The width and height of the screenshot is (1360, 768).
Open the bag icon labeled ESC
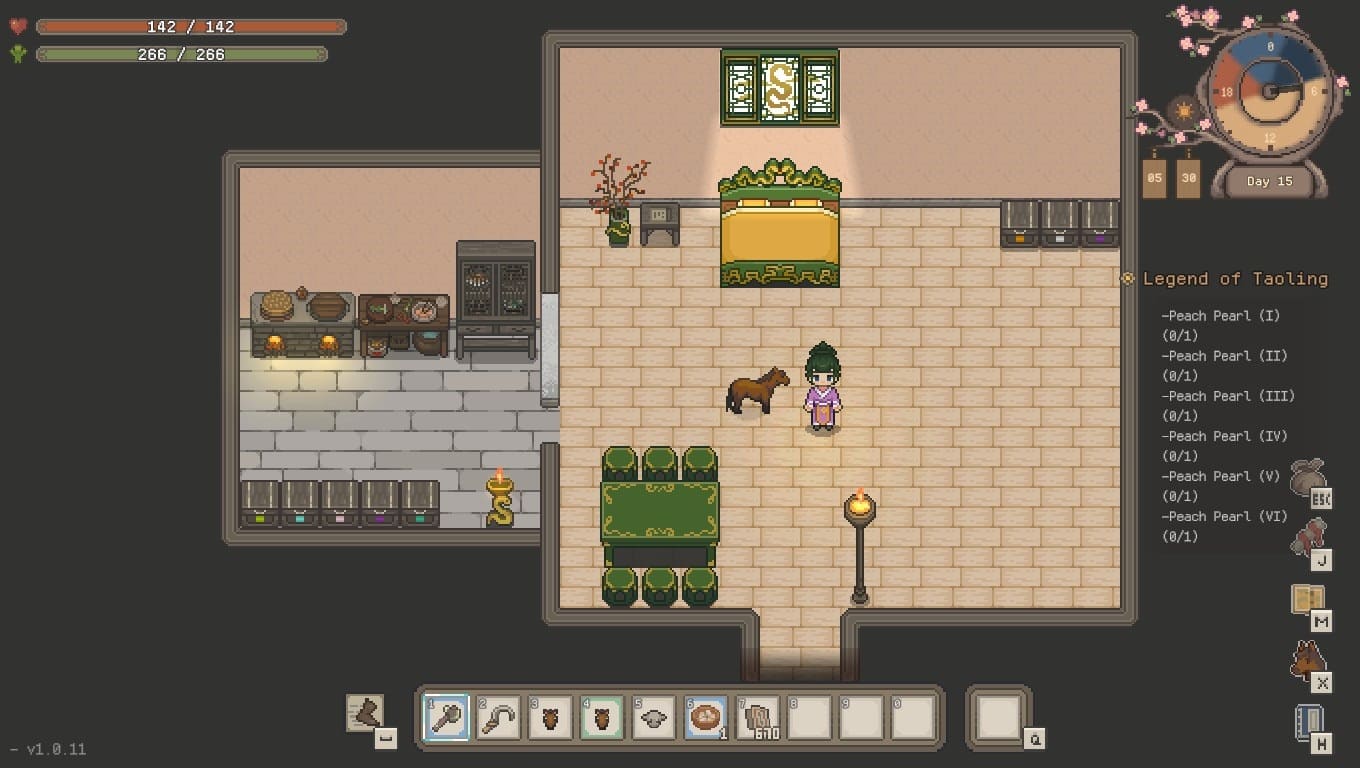(x=1307, y=480)
